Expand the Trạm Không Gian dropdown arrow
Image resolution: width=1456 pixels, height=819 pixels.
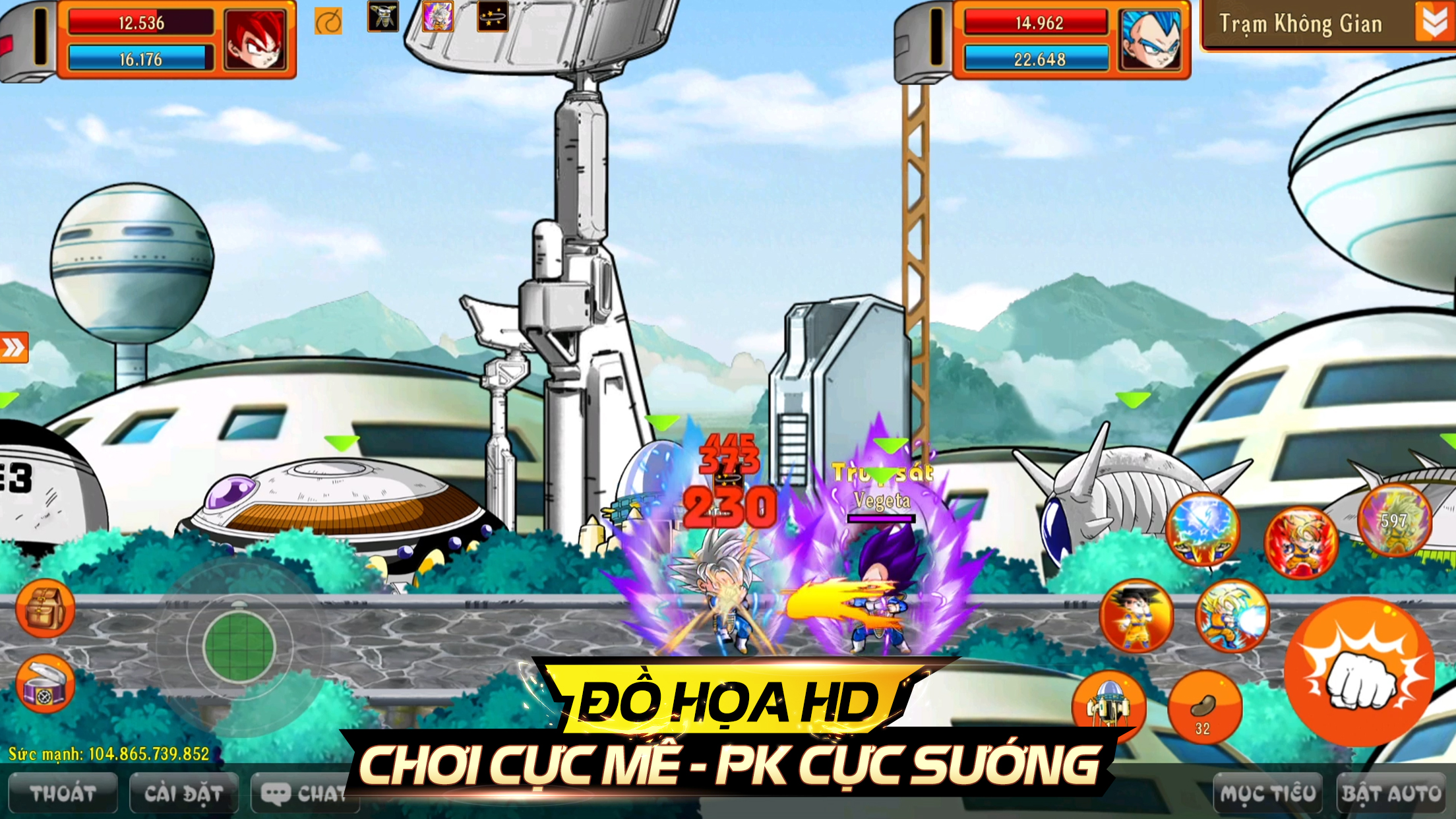click(x=1434, y=23)
